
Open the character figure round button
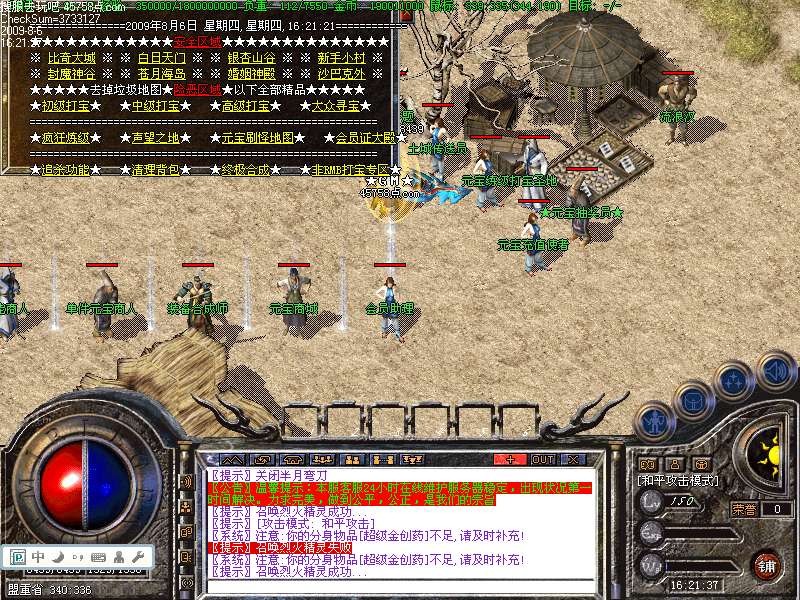click(x=652, y=421)
